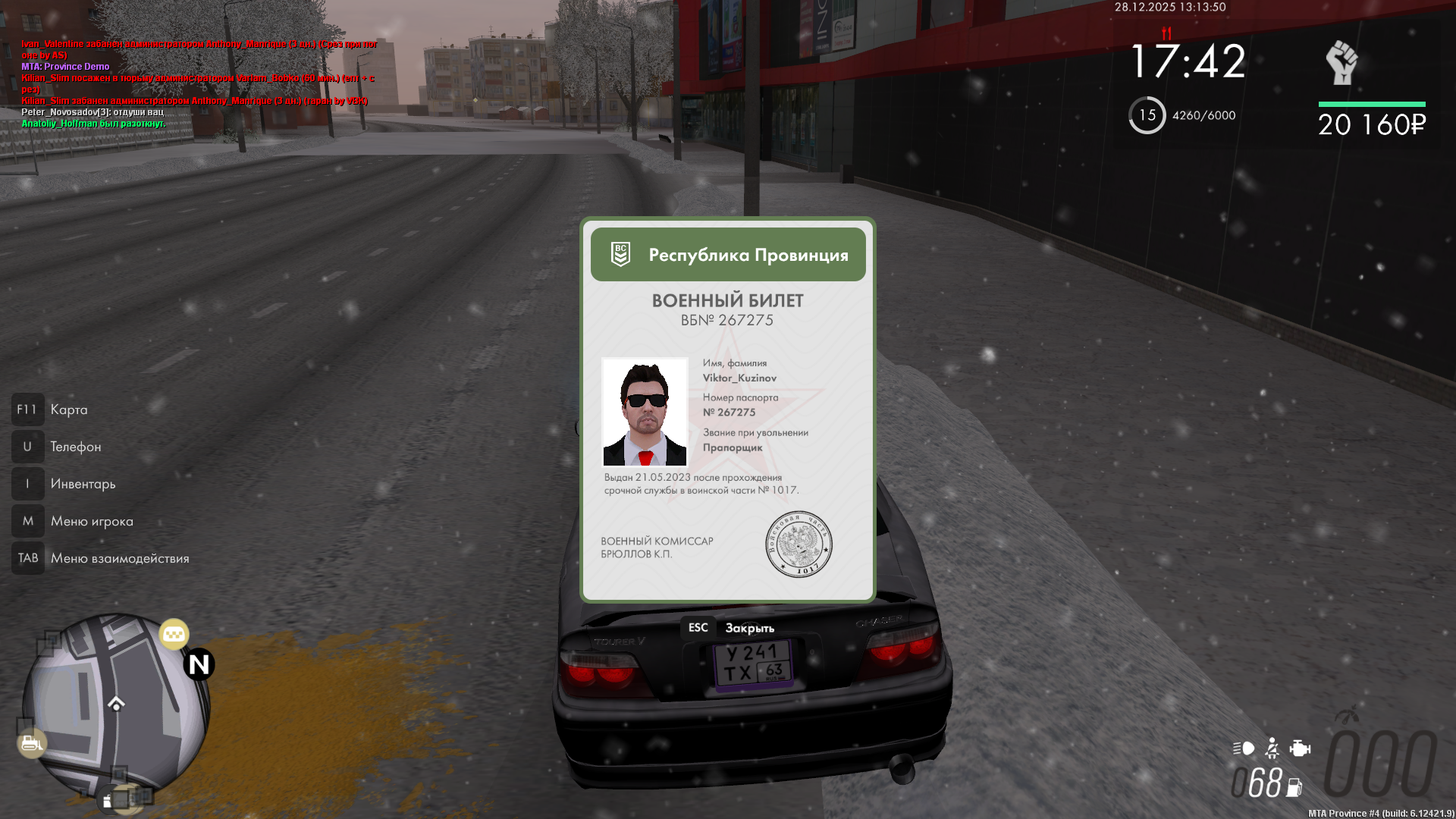
Task: Open the Телефон phone entry
Action: [x=75, y=447]
